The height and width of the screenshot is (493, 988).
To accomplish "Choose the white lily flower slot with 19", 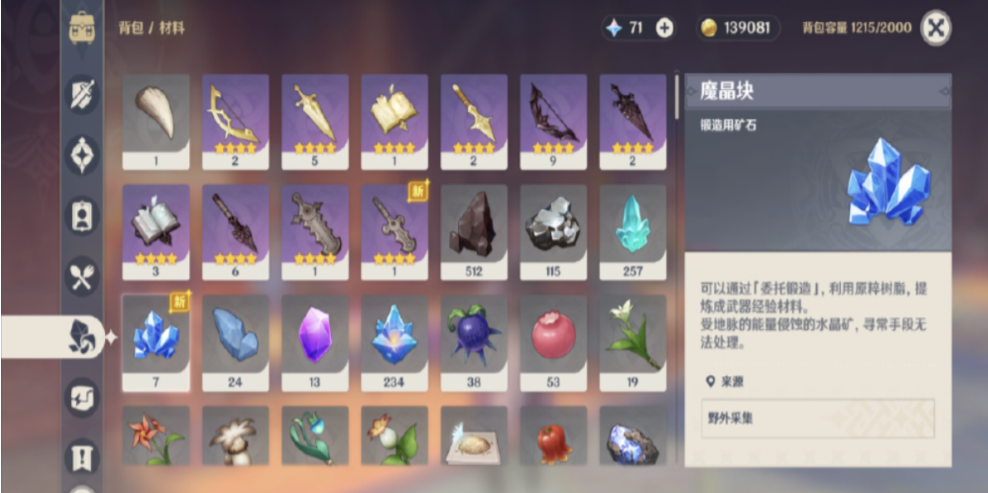I will 632,340.
